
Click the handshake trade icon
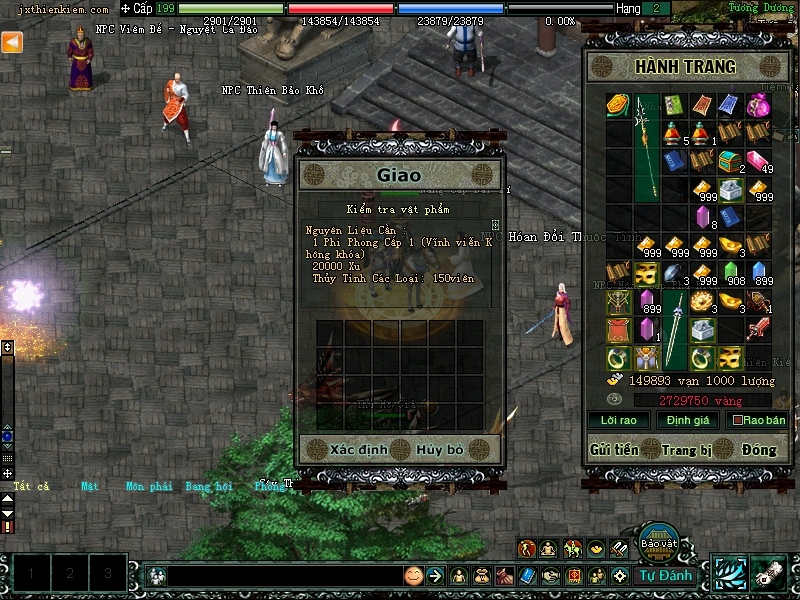(x=551, y=576)
